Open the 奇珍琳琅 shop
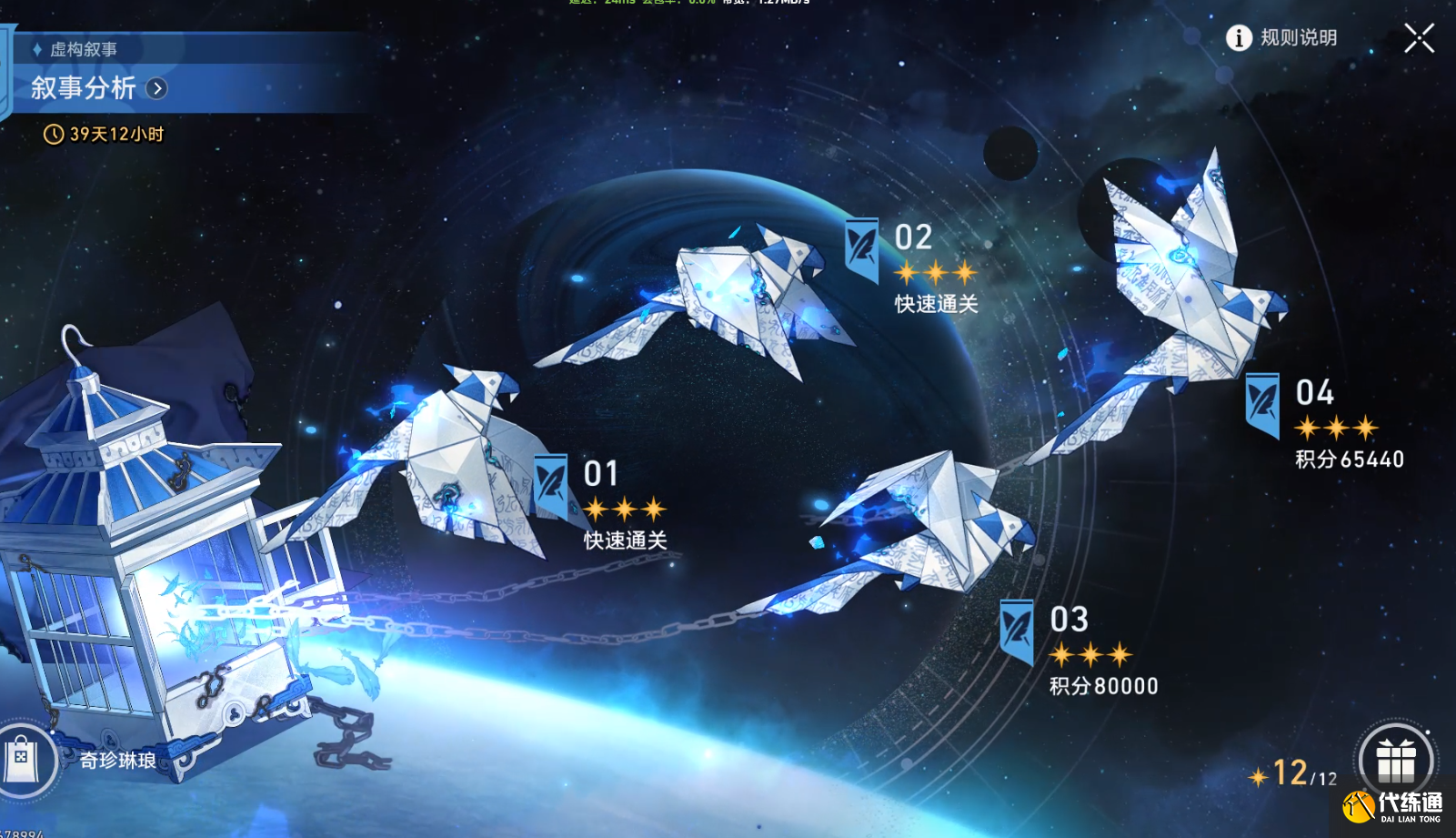The height and width of the screenshot is (838, 1456). [25, 759]
